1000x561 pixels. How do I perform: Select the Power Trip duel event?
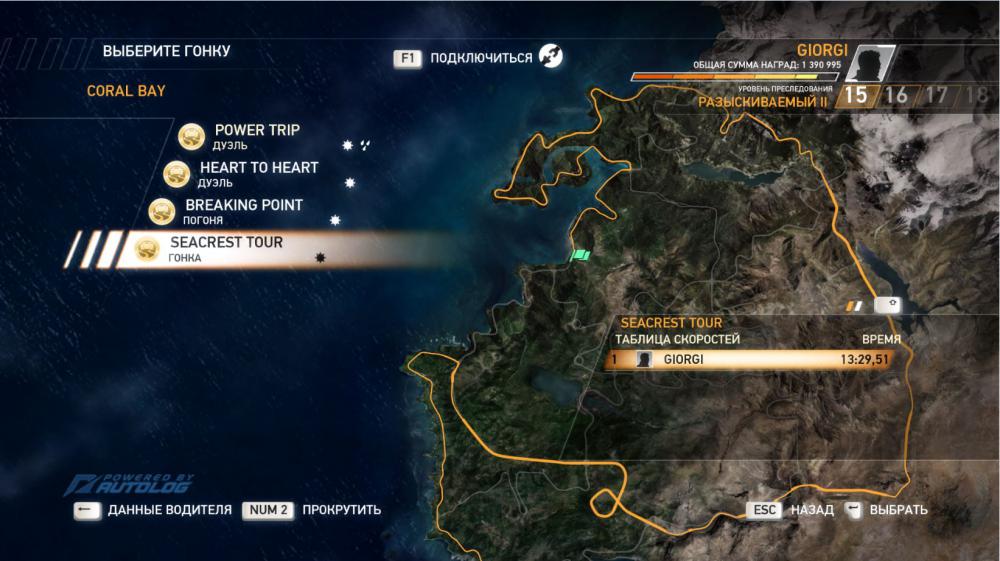(x=256, y=137)
